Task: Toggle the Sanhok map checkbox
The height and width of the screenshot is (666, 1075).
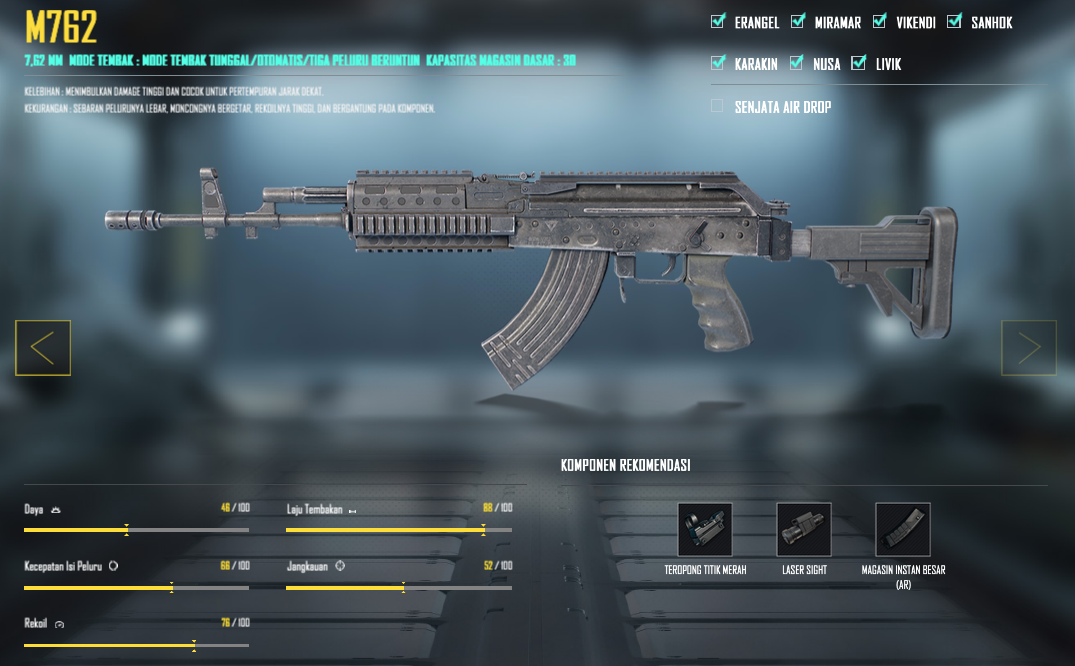Action: pos(954,21)
